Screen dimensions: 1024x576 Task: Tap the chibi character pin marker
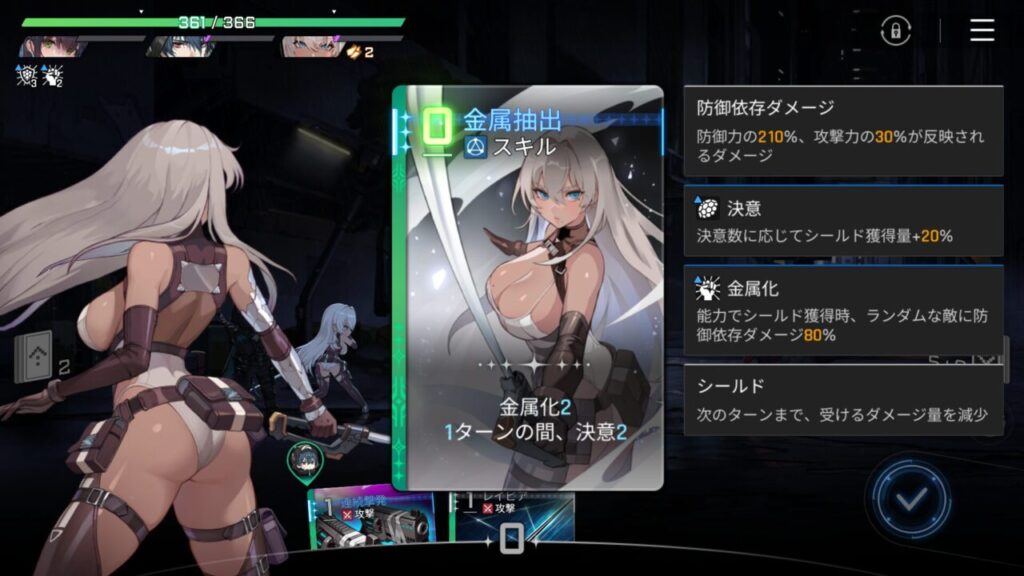[x=303, y=461]
